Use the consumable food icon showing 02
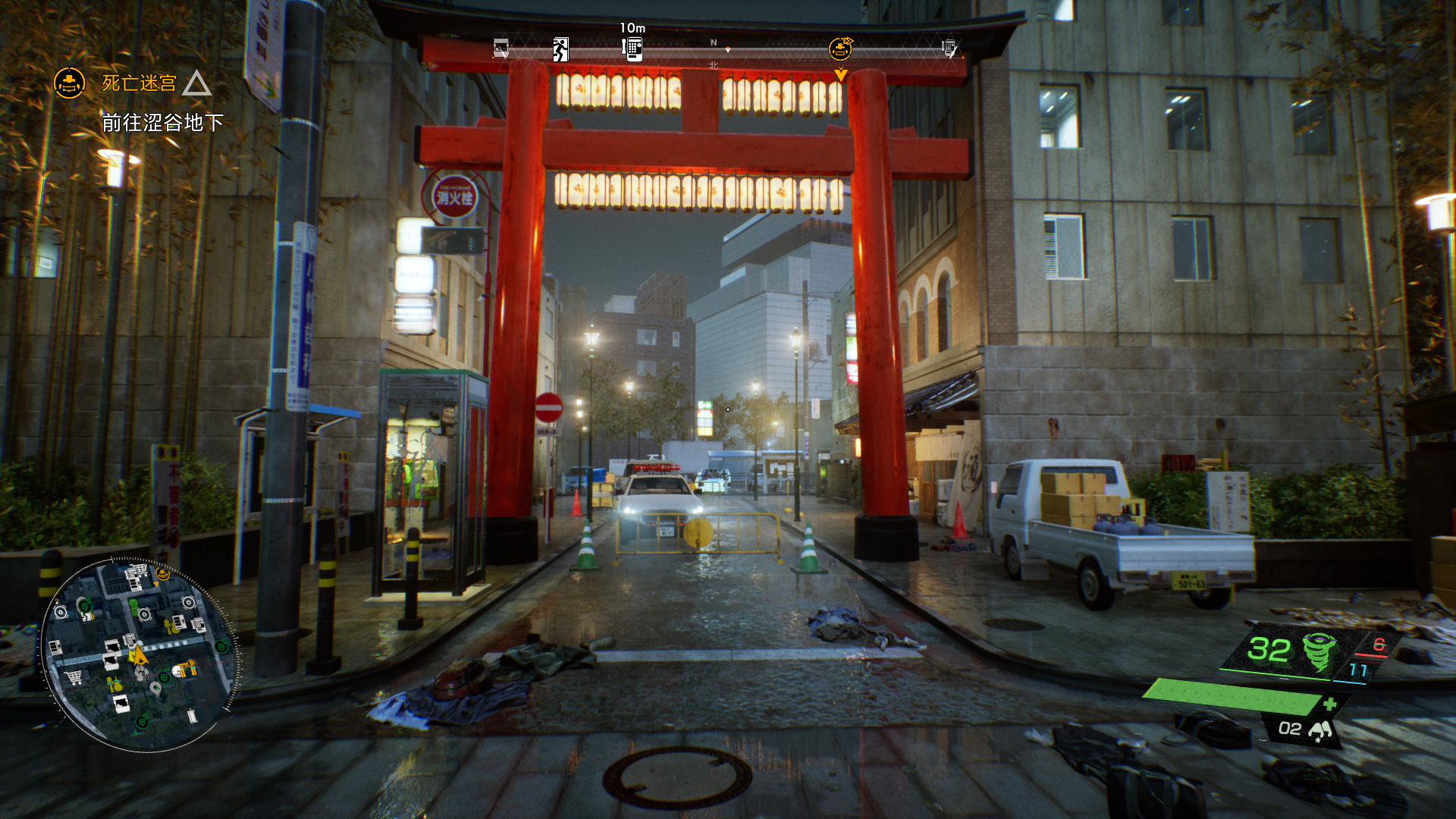 [1319, 730]
